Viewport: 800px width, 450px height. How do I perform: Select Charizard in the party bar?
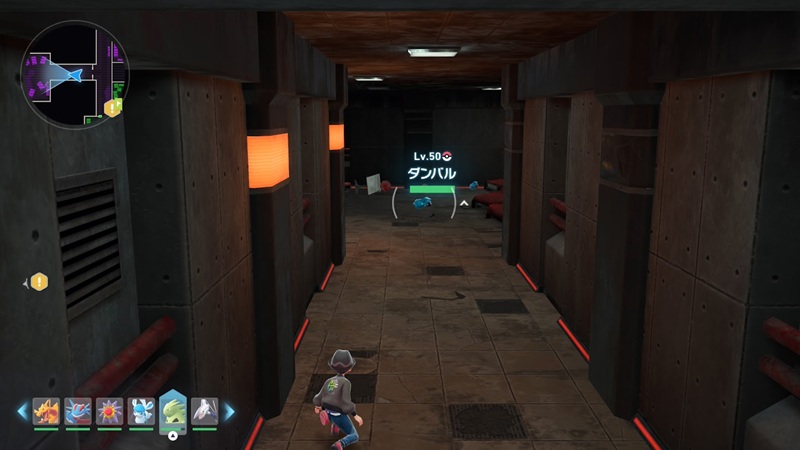pos(46,411)
